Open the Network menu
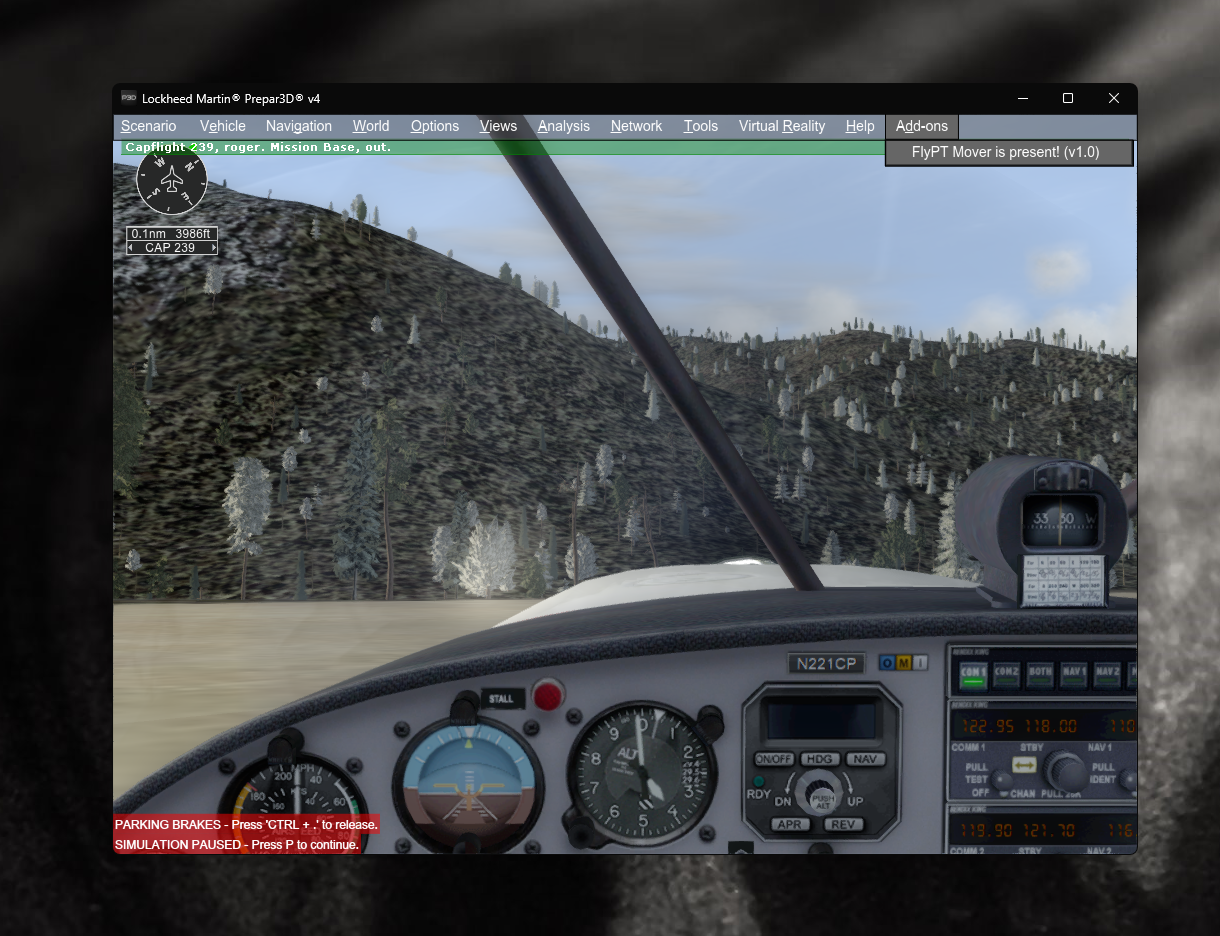The image size is (1220, 936). pos(636,126)
